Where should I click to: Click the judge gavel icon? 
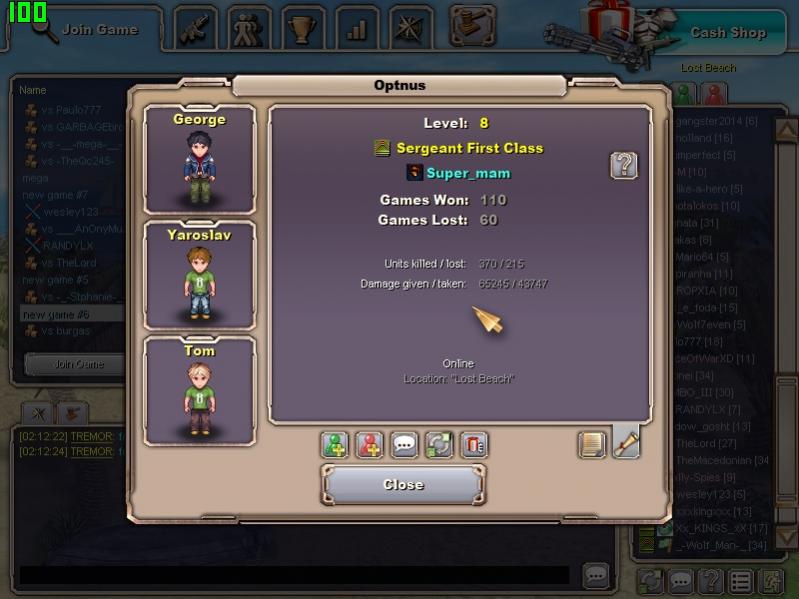pyautogui.click(x=472, y=26)
